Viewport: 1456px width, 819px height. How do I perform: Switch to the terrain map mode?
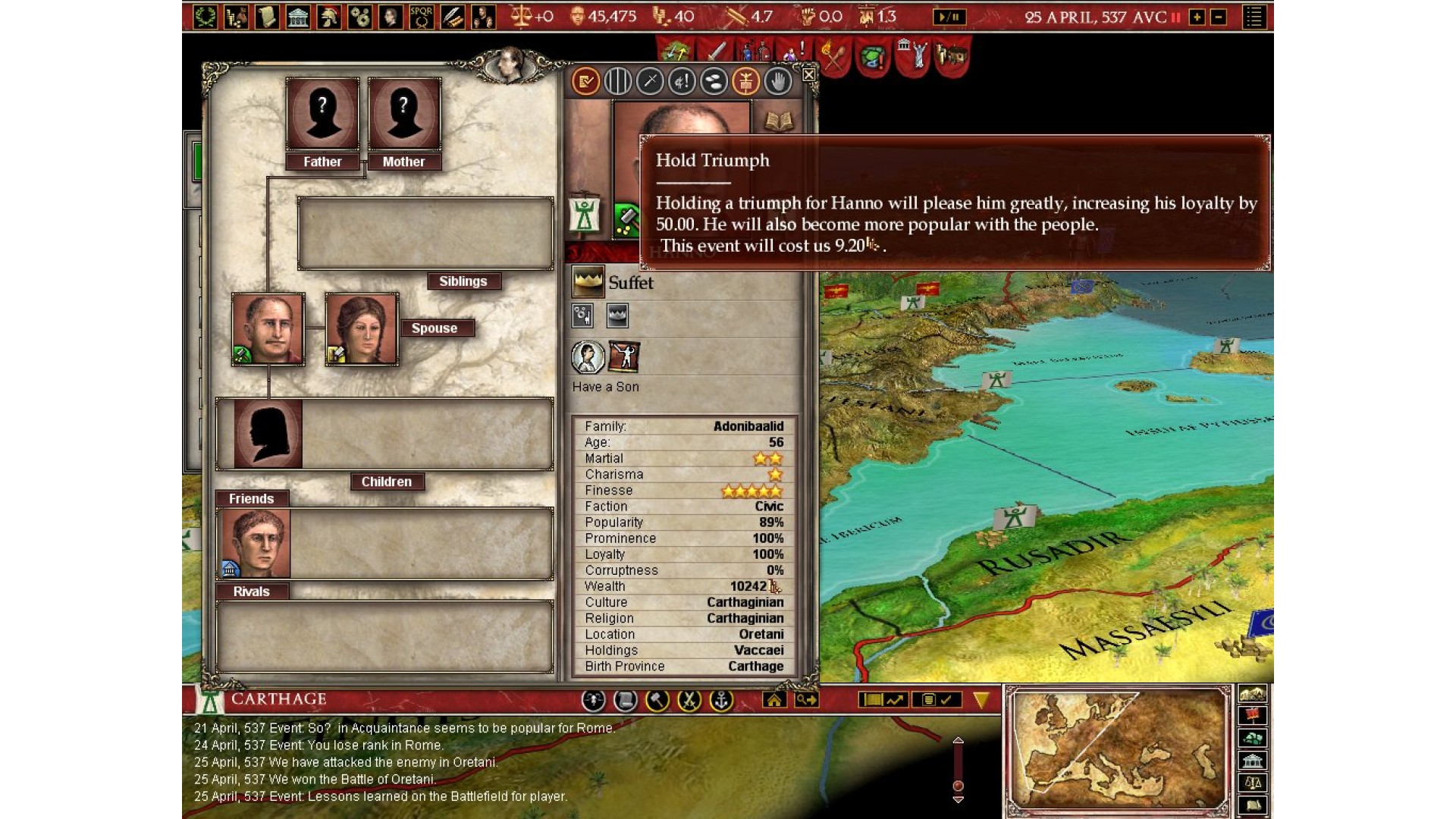(1253, 694)
